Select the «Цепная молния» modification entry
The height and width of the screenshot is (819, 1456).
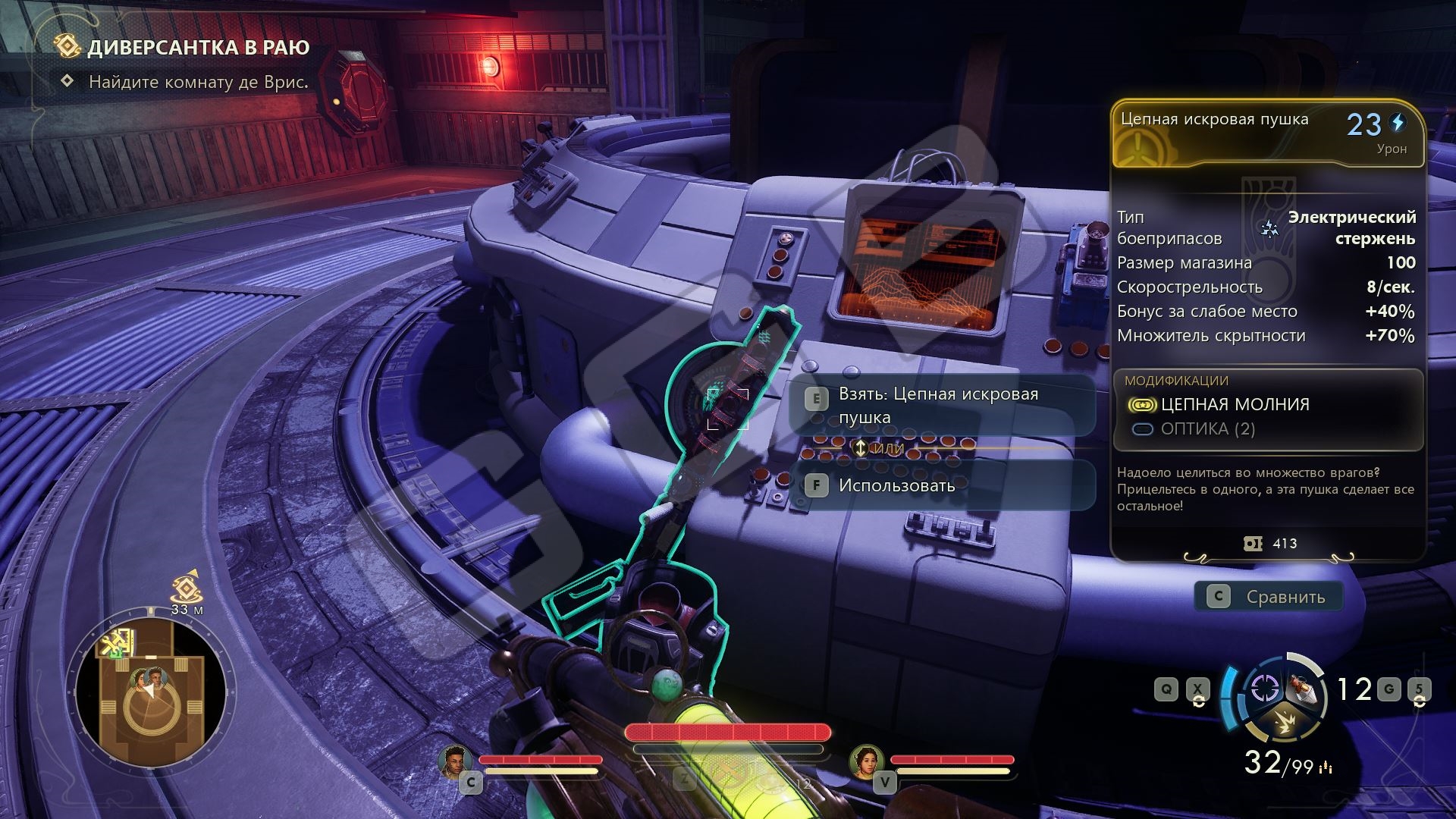pos(1235,404)
